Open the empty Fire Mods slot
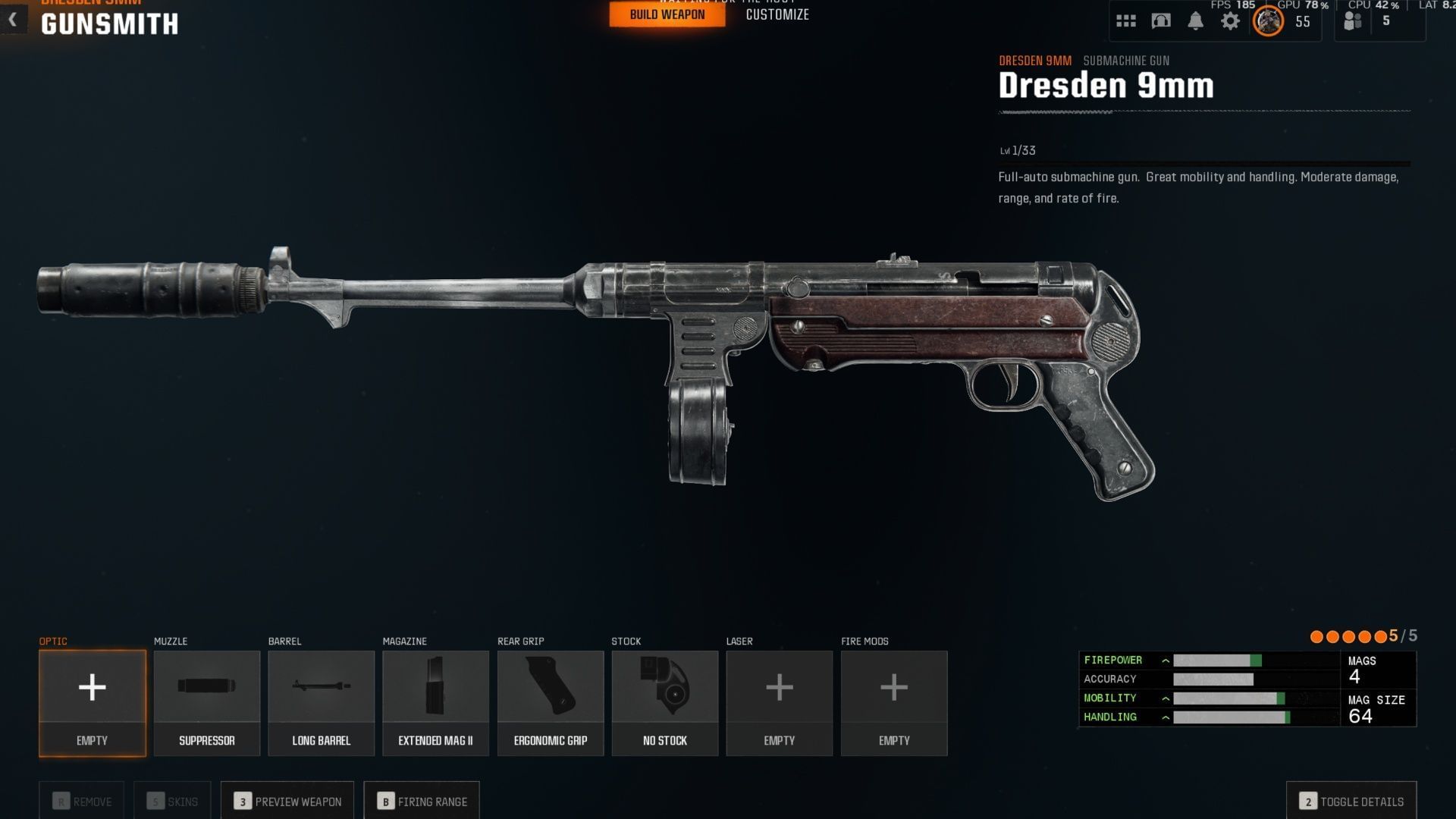This screenshot has width=1456, height=819. [894, 702]
